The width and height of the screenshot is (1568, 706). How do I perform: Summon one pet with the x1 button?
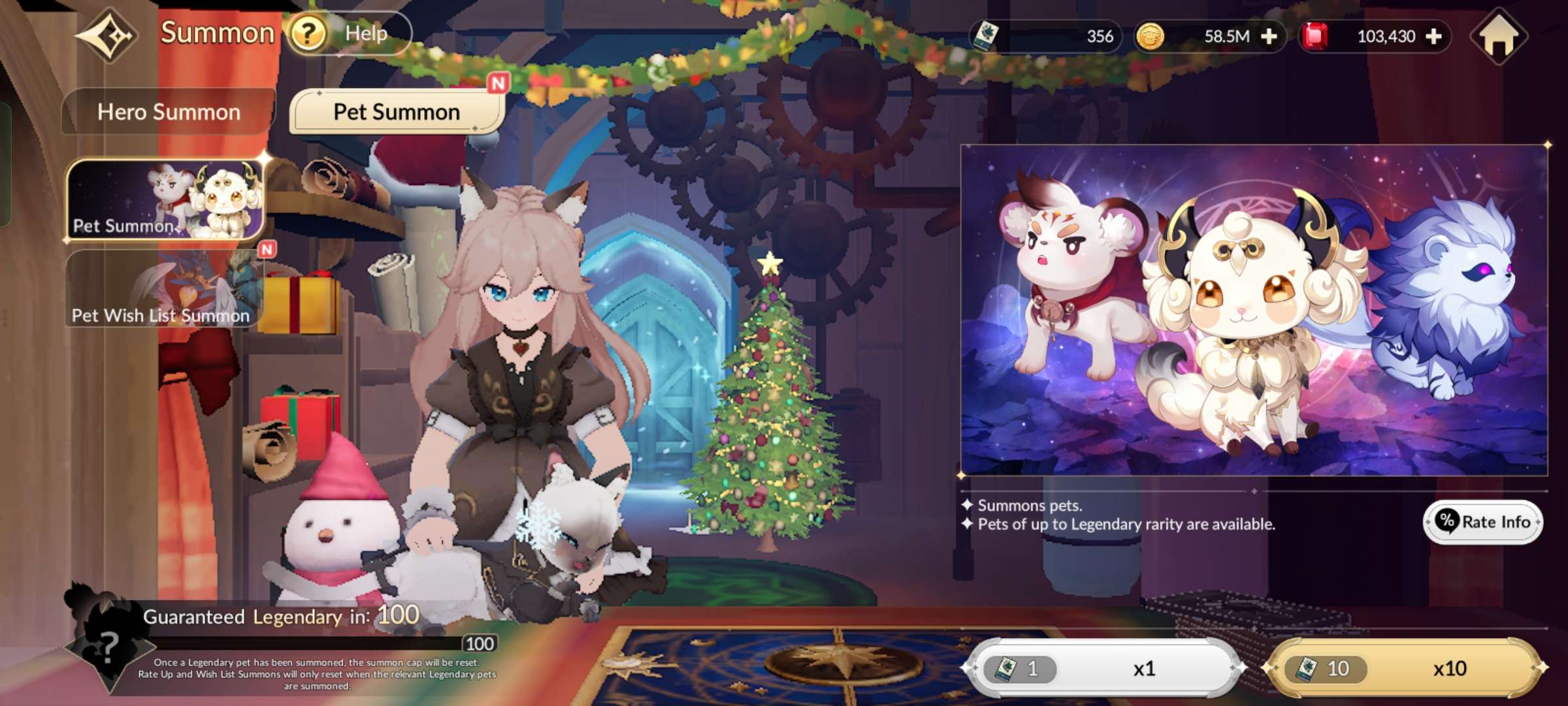(1104, 668)
